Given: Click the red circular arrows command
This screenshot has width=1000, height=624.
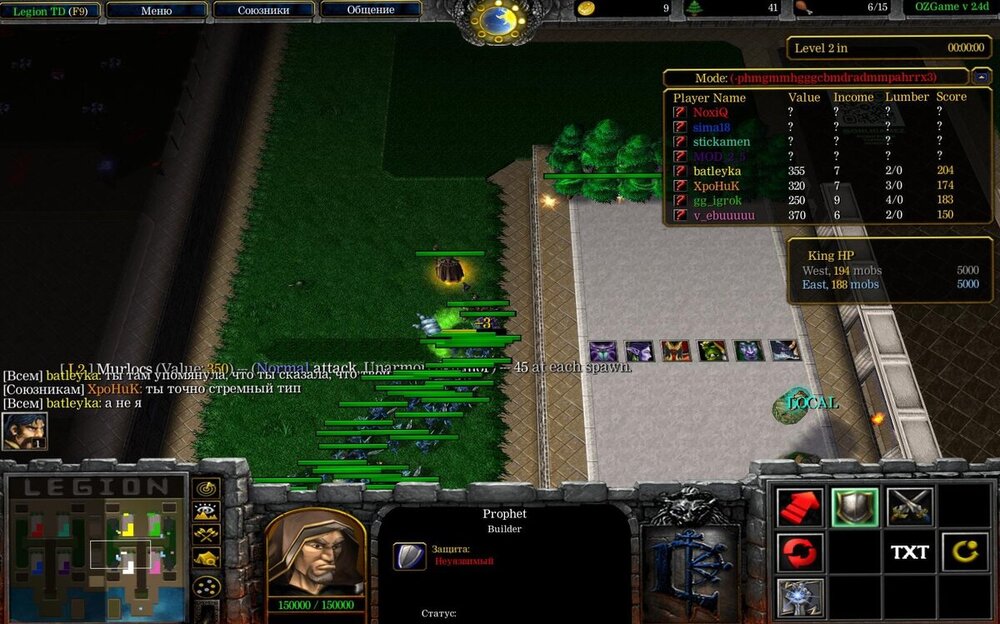Looking at the screenshot, I should tap(800, 552).
